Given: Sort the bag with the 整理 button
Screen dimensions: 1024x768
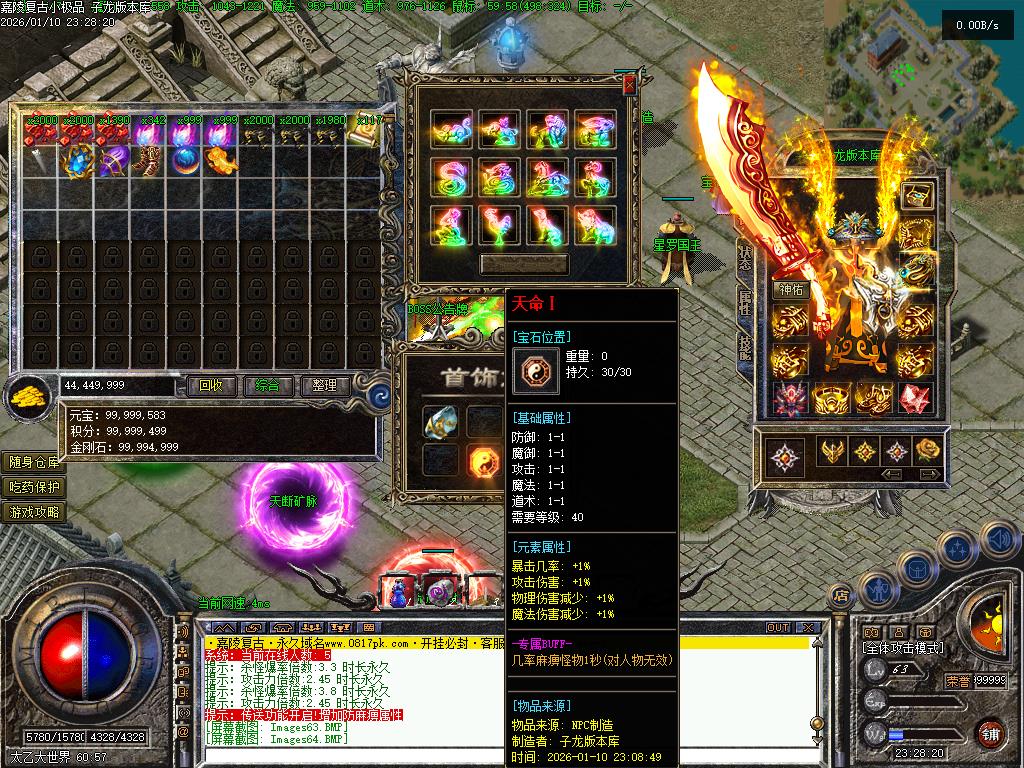Looking at the screenshot, I should tap(324, 386).
